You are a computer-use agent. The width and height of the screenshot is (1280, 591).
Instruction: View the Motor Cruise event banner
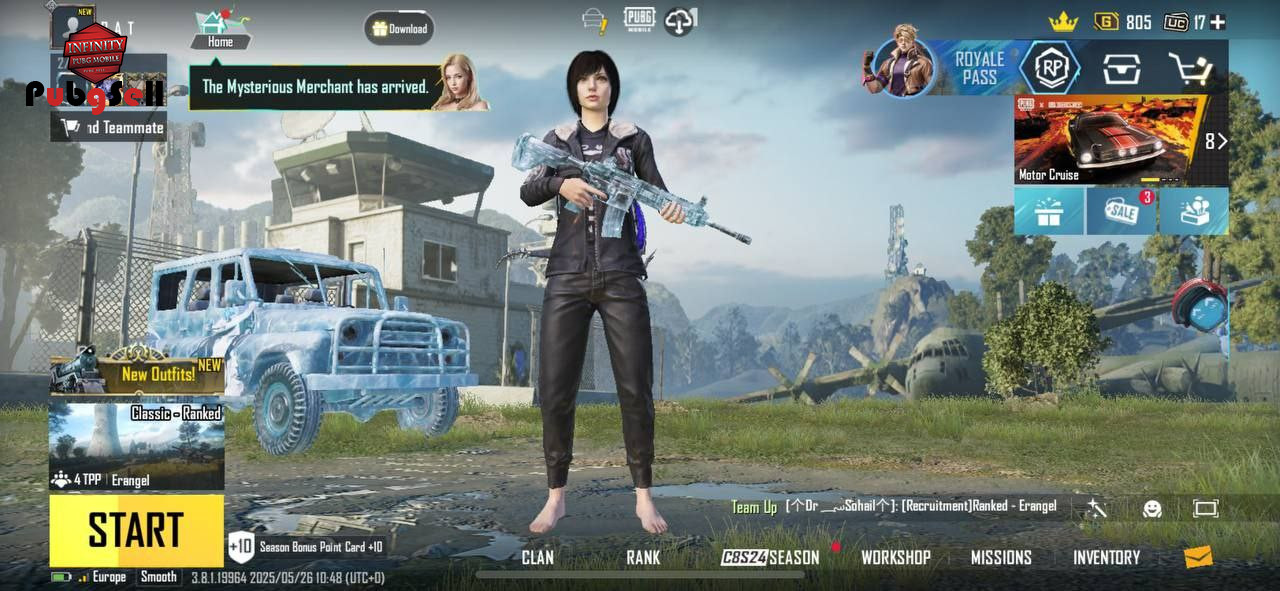(x=1110, y=140)
